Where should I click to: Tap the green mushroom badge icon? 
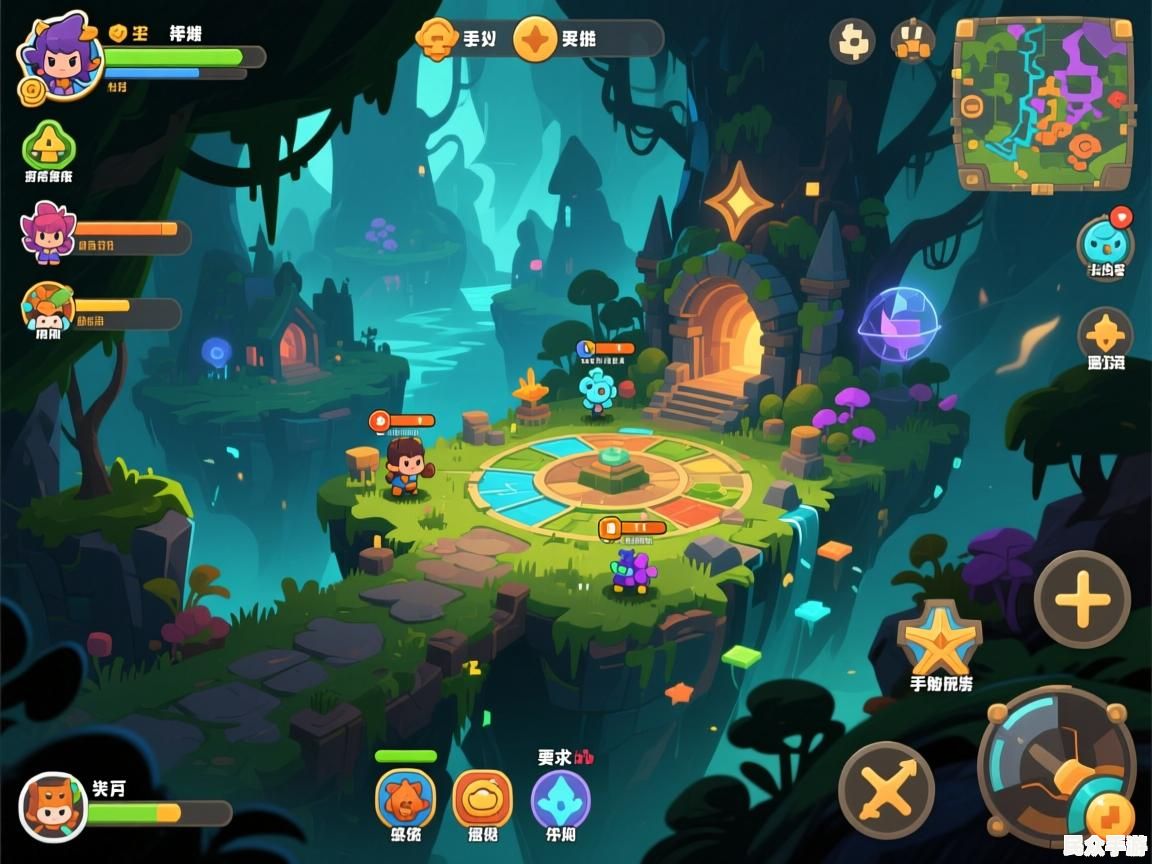point(49,146)
